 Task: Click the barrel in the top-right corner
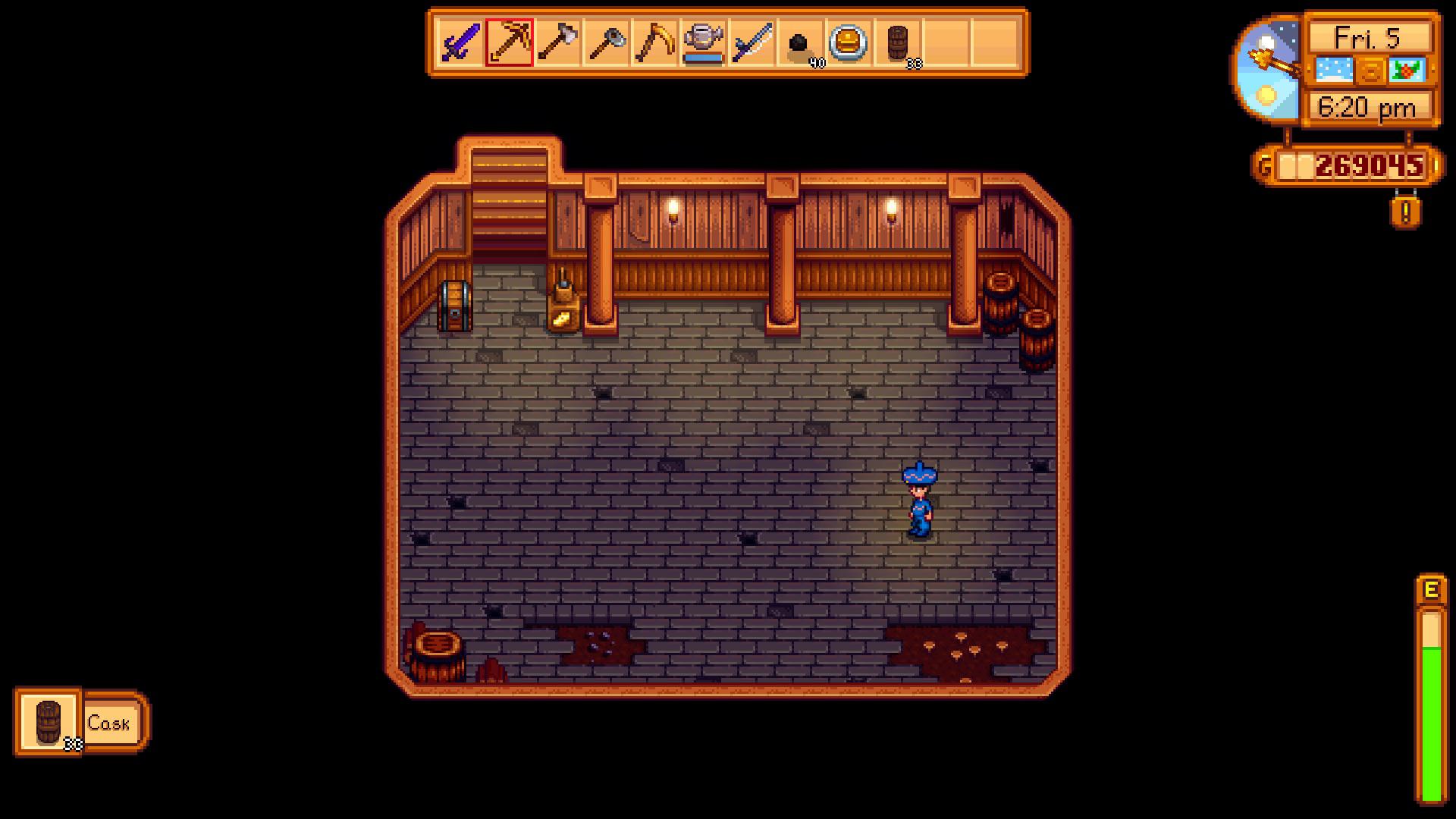(x=1001, y=303)
